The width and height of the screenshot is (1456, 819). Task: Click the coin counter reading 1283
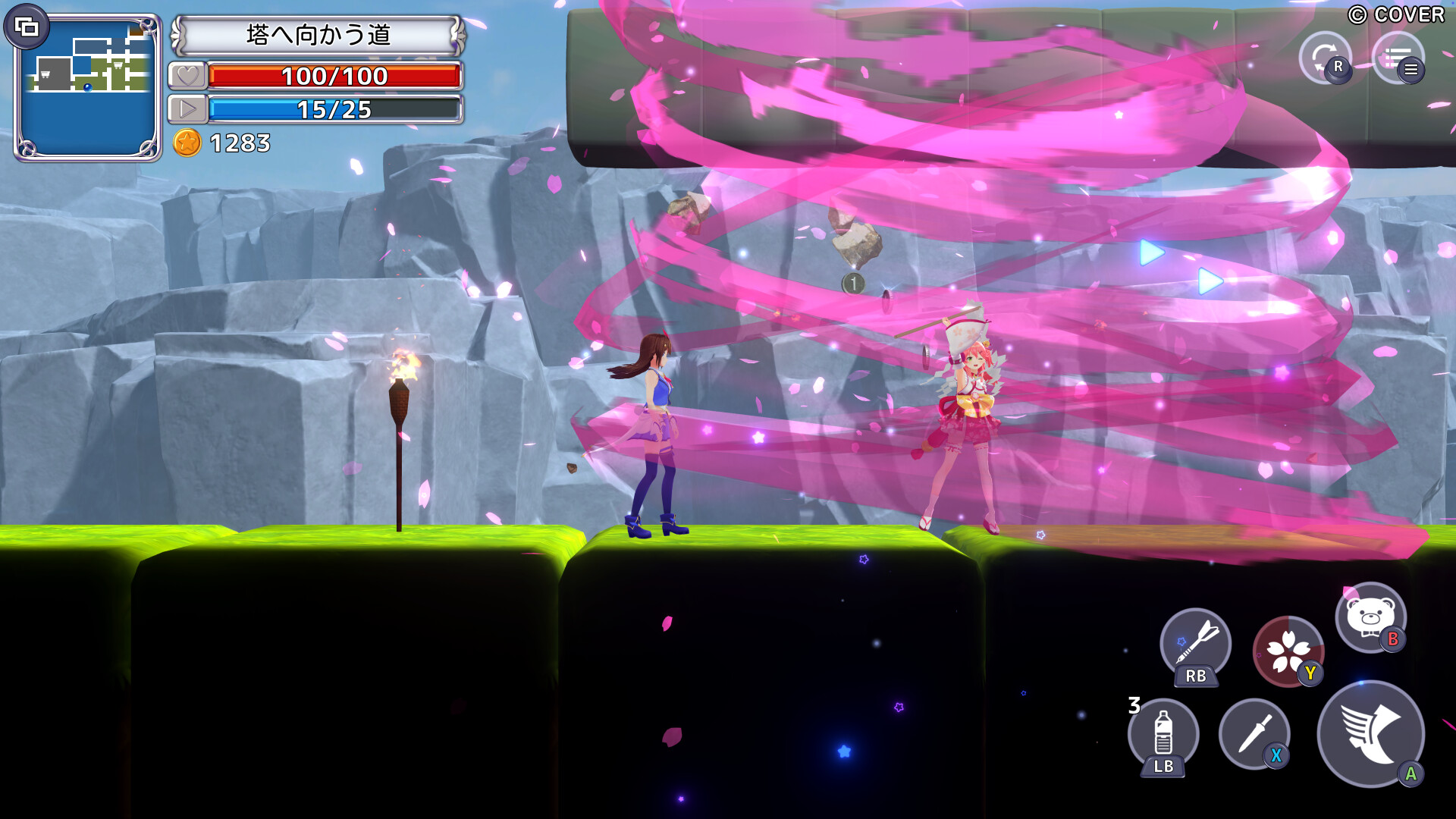click(240, 141)
